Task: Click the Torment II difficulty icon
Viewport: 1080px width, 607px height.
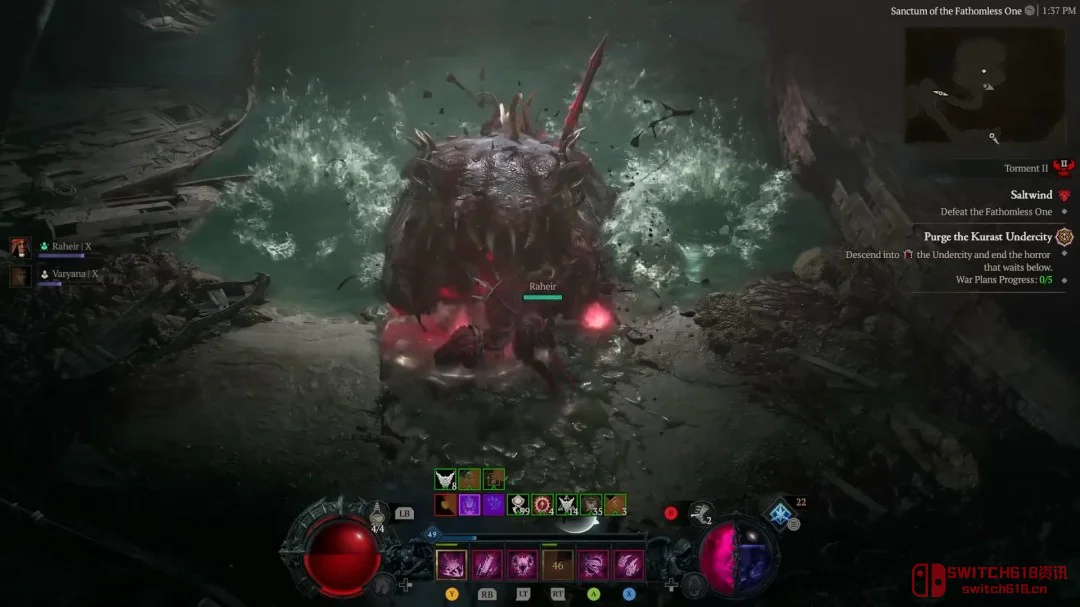Action: pos(1062,167)
